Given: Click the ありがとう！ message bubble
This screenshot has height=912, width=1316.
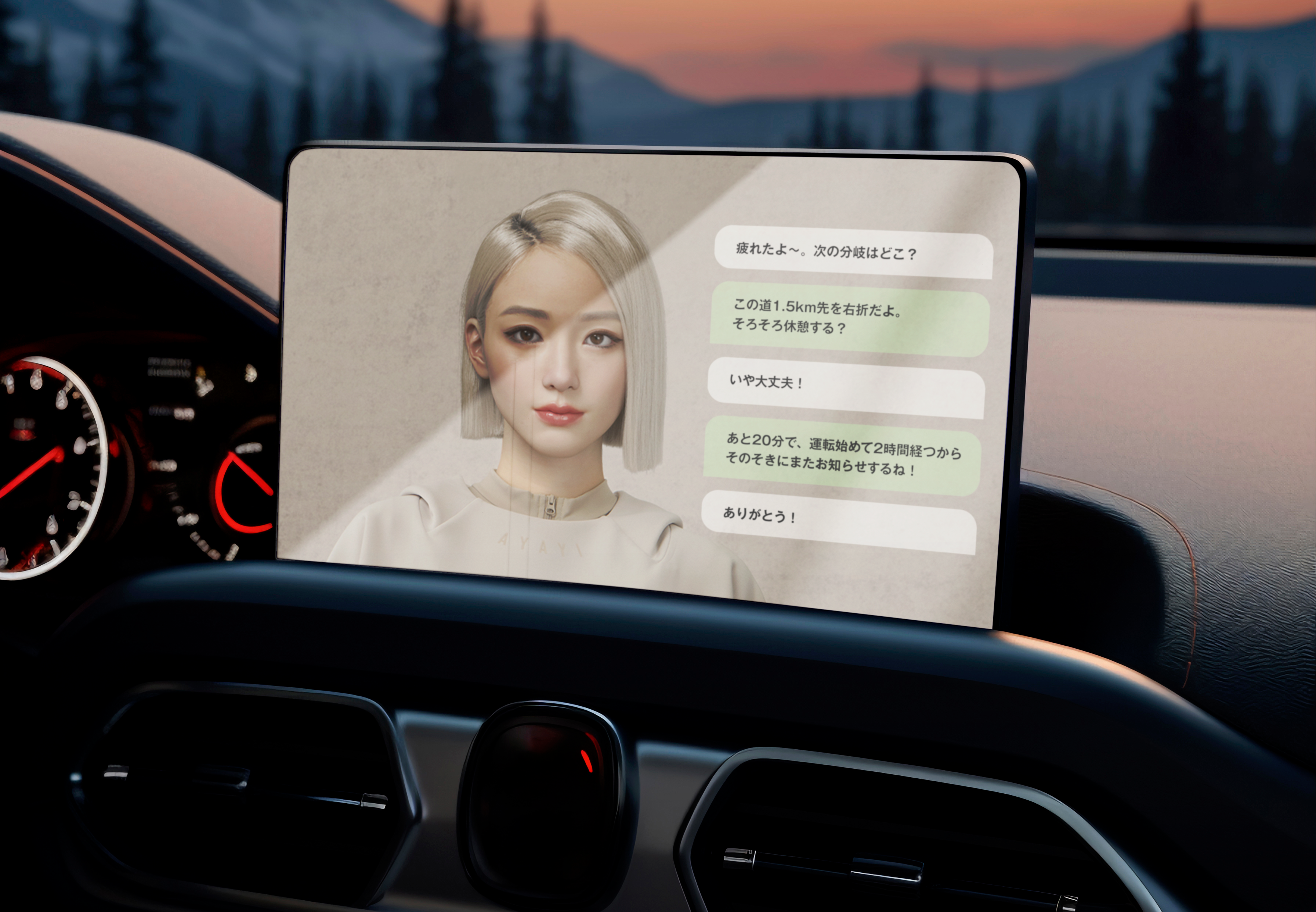Looking at the screenshot, I should click(839, 522).
